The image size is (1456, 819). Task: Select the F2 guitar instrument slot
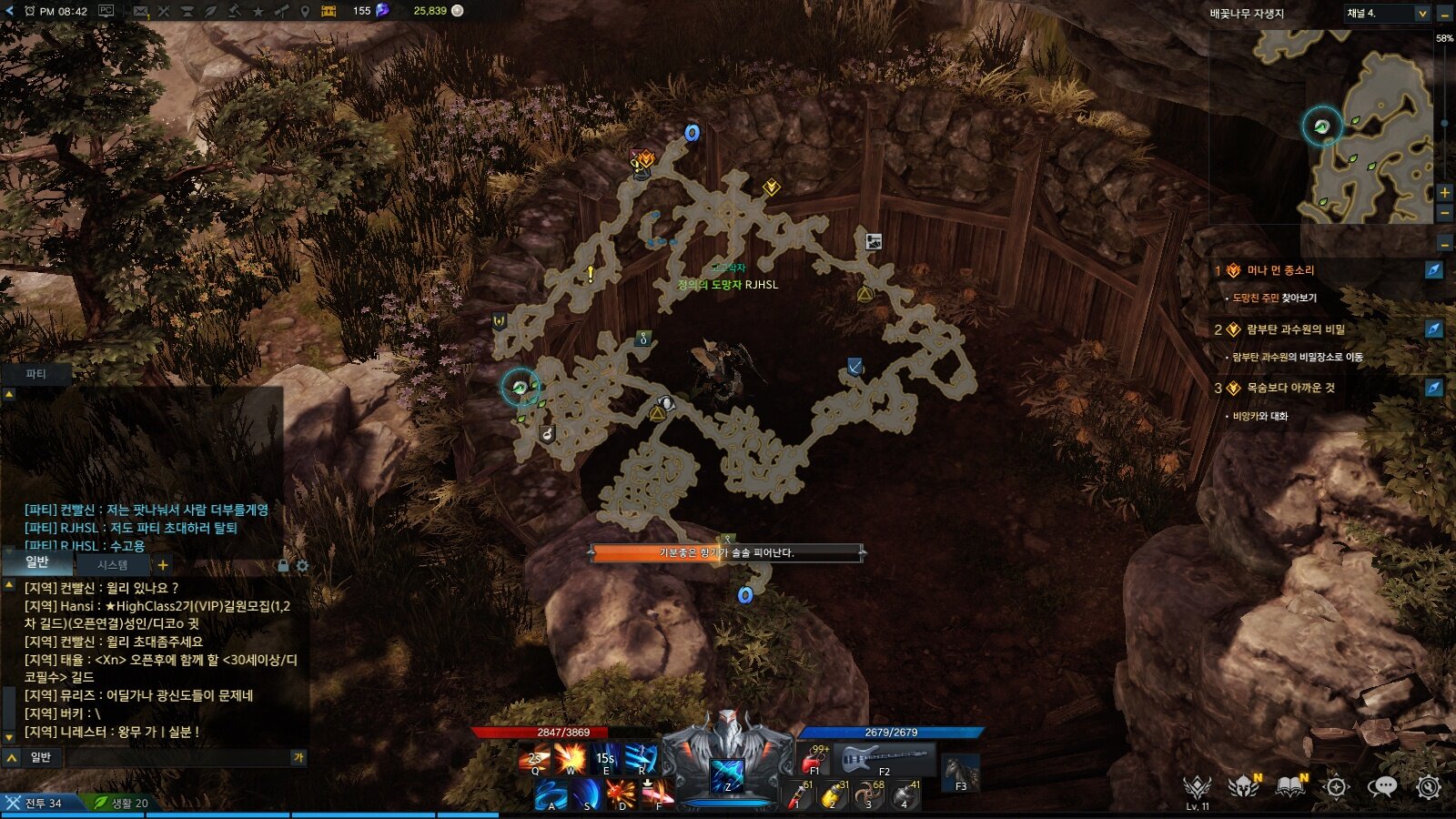coord(883,759)
